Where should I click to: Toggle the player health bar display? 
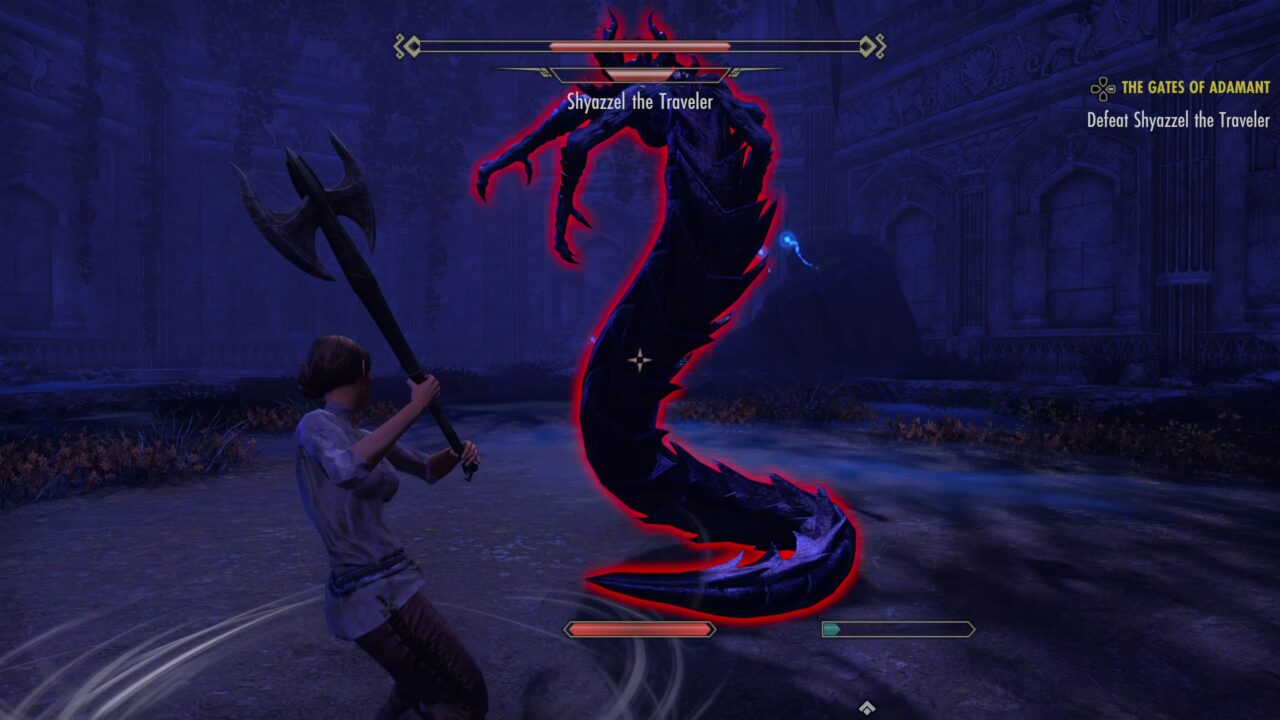[x=638, y=629]
